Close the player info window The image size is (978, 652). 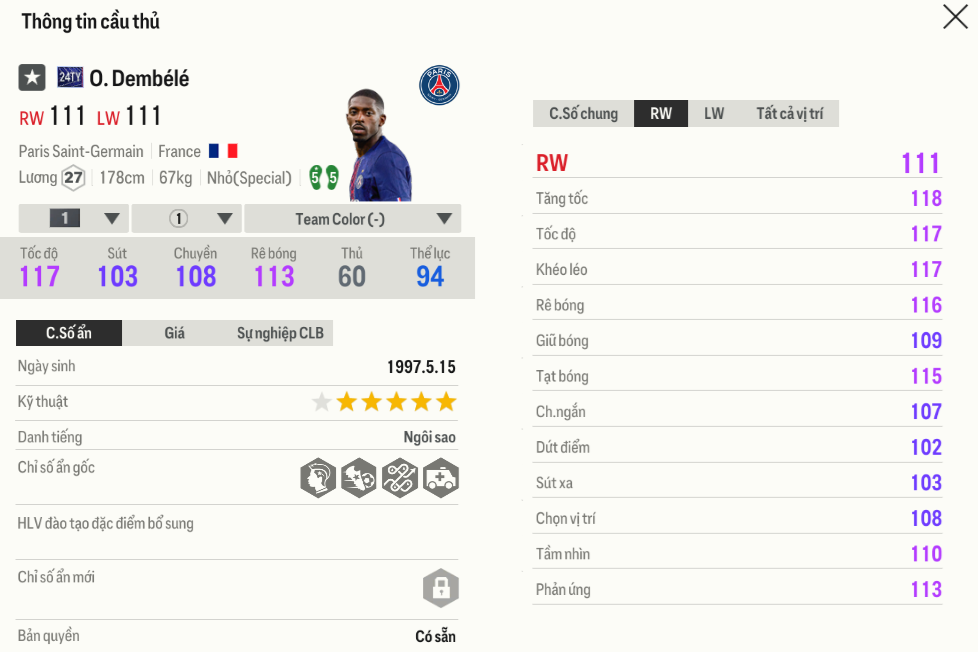point(955,17)
